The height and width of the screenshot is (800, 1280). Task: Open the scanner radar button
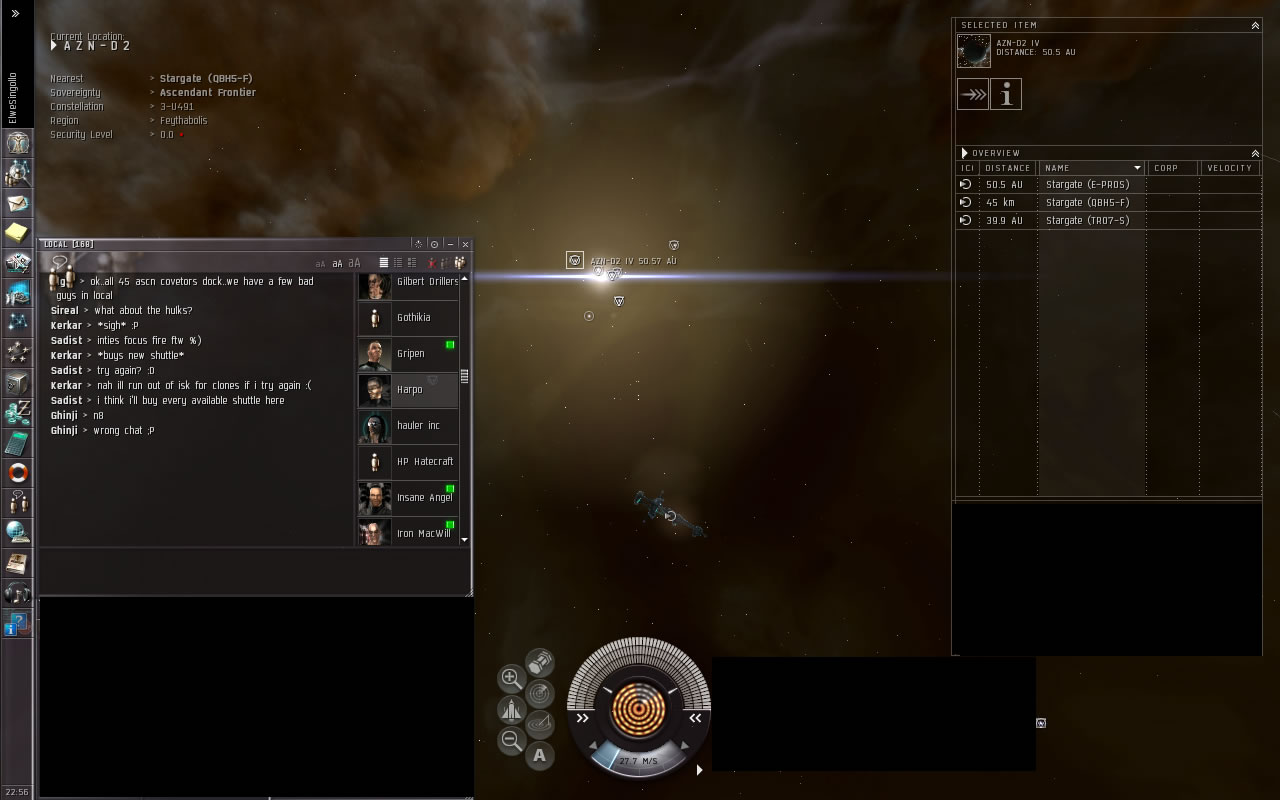540,691
